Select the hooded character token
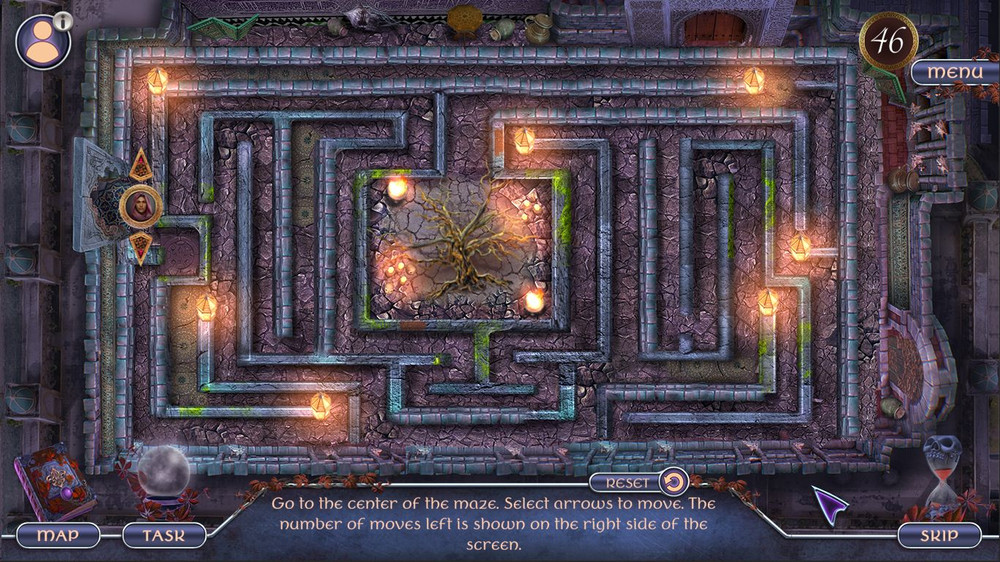The height and width of the screenshot is (562, 1000). [x=141, y=207]
